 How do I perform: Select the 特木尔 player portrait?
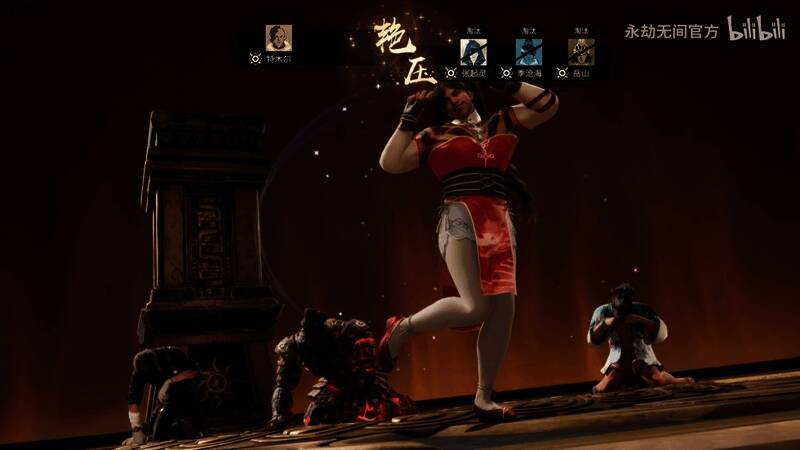pos(279,38)
